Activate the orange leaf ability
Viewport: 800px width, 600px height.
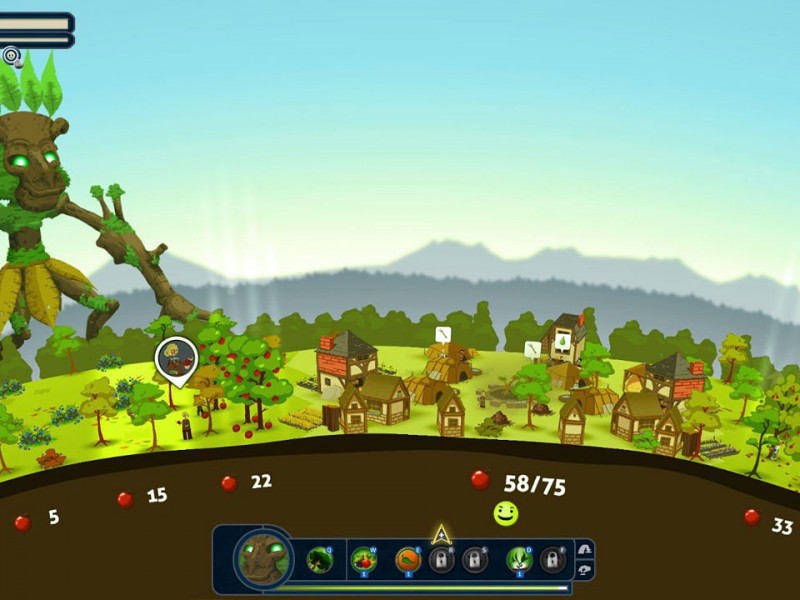pos(407,558)
